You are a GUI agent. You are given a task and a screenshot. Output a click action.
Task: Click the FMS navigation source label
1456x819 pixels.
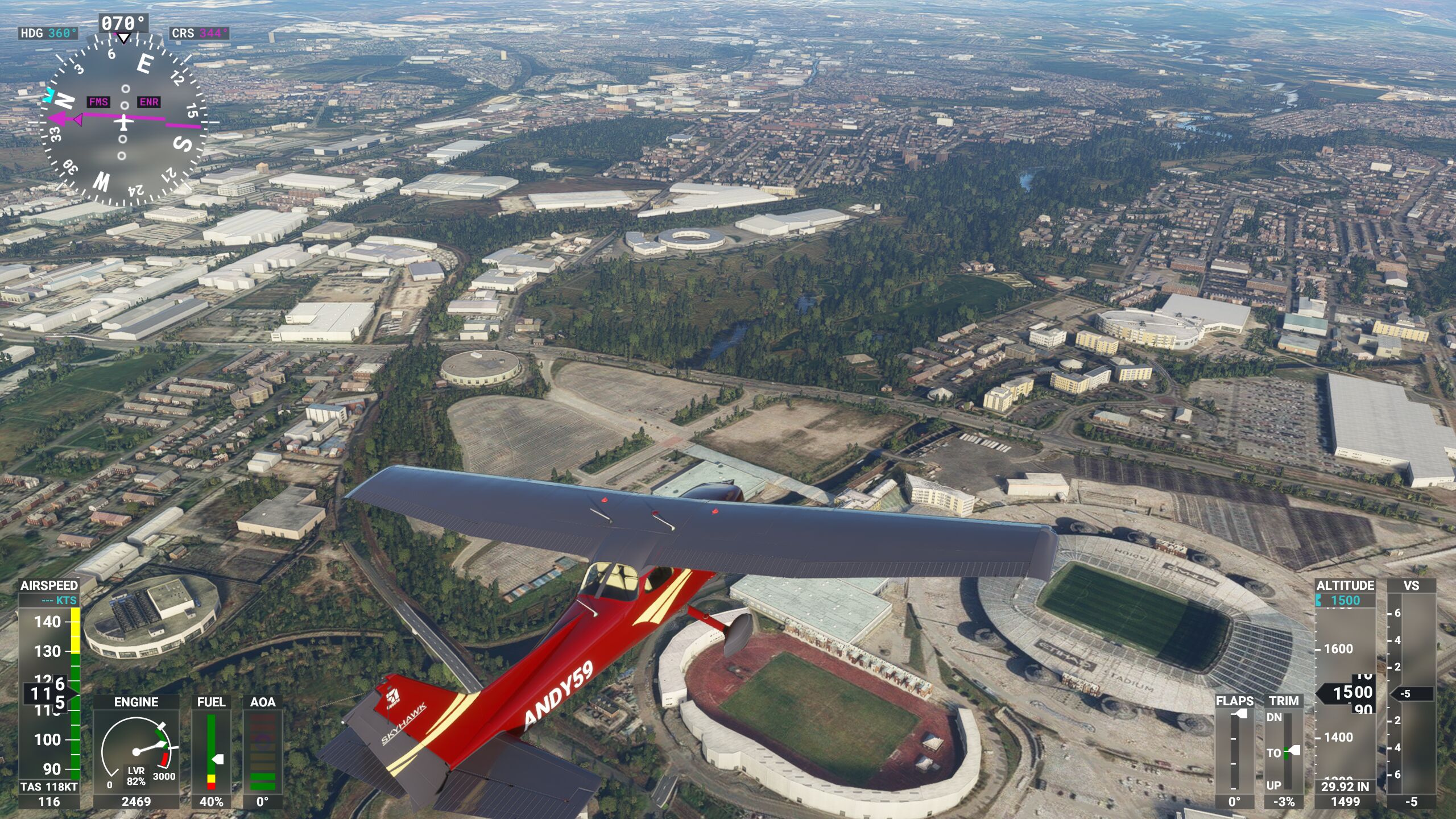(x=98, y=102)
